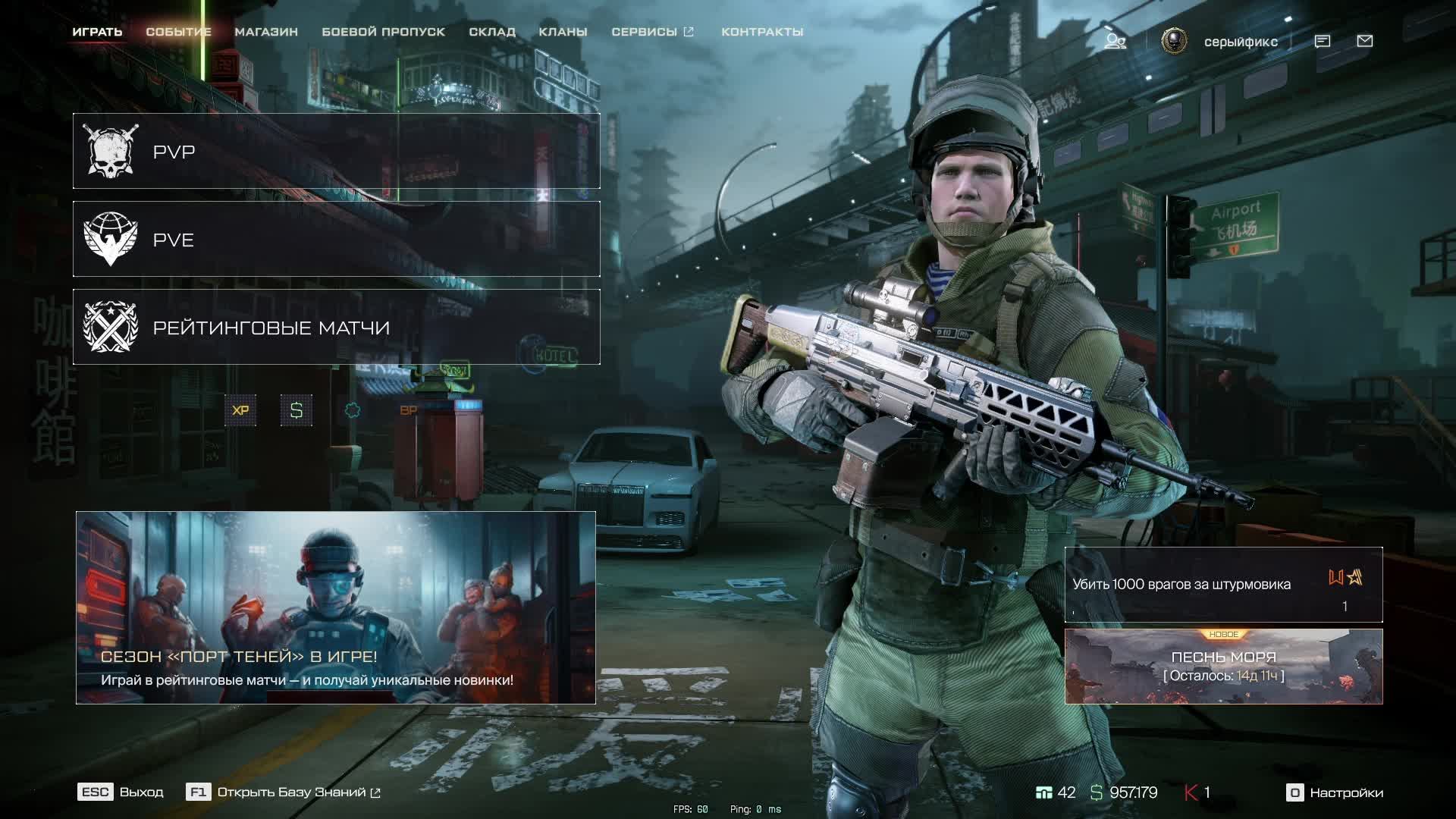Image resolution: width=1456 pixels, height=819 pixels.
Task: Open Настройки settings
Action: click(1336, 792)
